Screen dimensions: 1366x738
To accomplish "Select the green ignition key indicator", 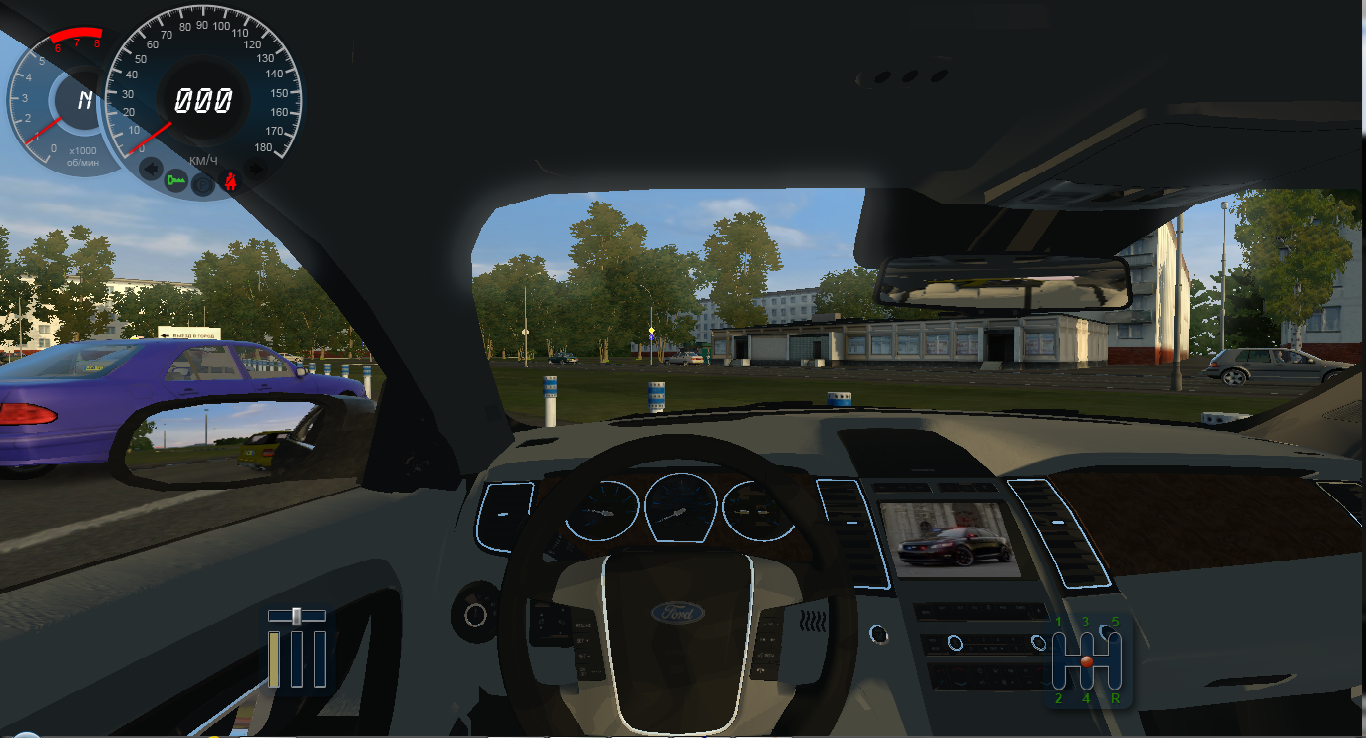I will coord(176,180).
